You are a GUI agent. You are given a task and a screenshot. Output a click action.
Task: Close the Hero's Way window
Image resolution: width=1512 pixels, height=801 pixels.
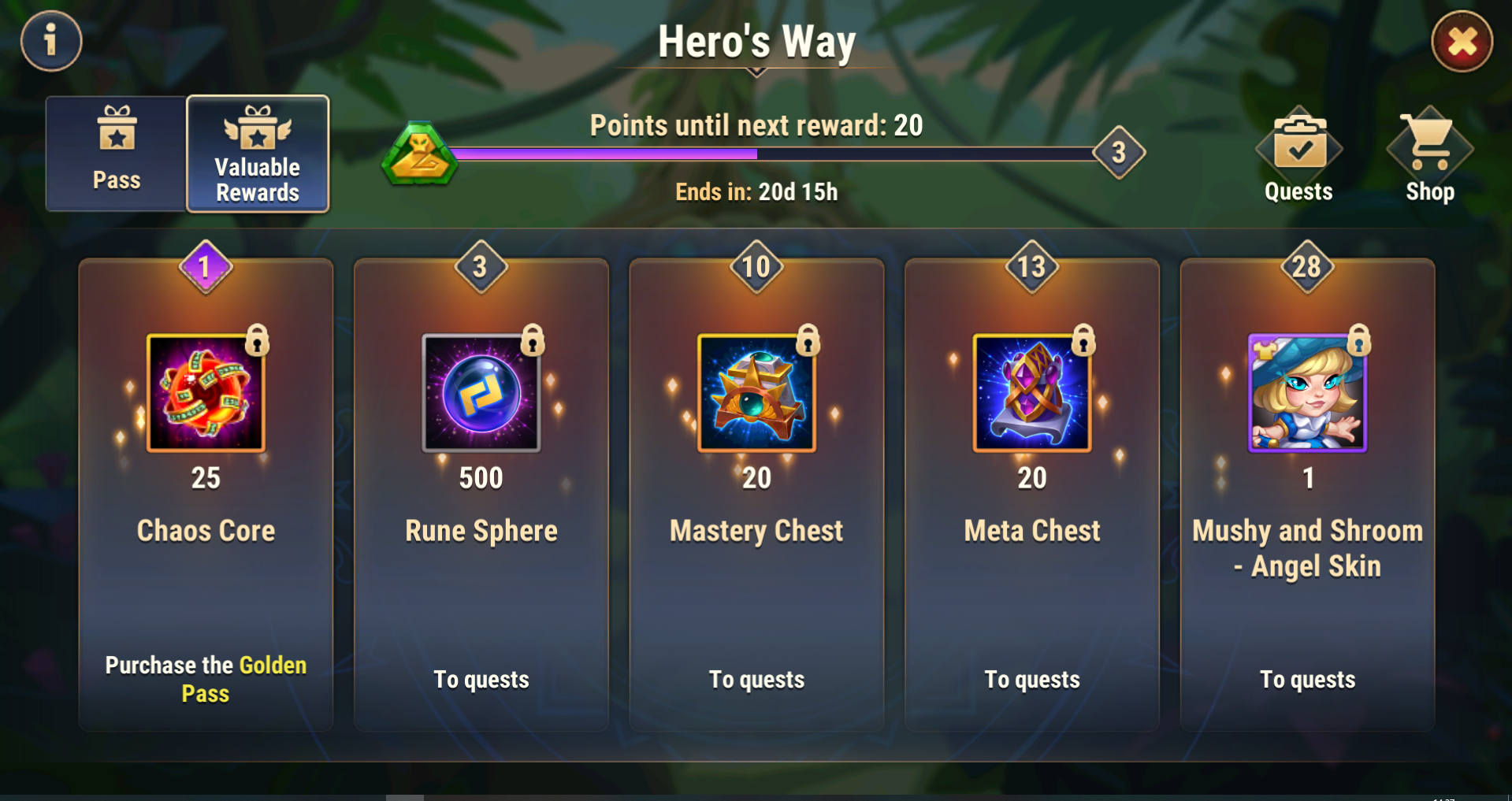point(1462,41)
